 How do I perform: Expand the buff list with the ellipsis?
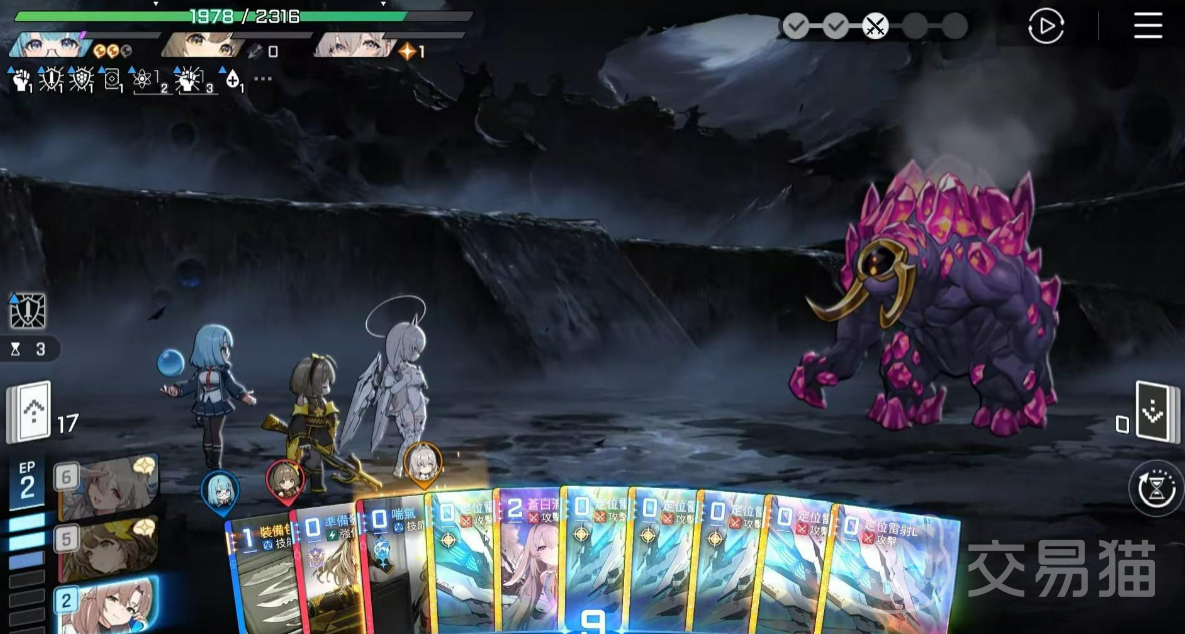tap(263, 80)
